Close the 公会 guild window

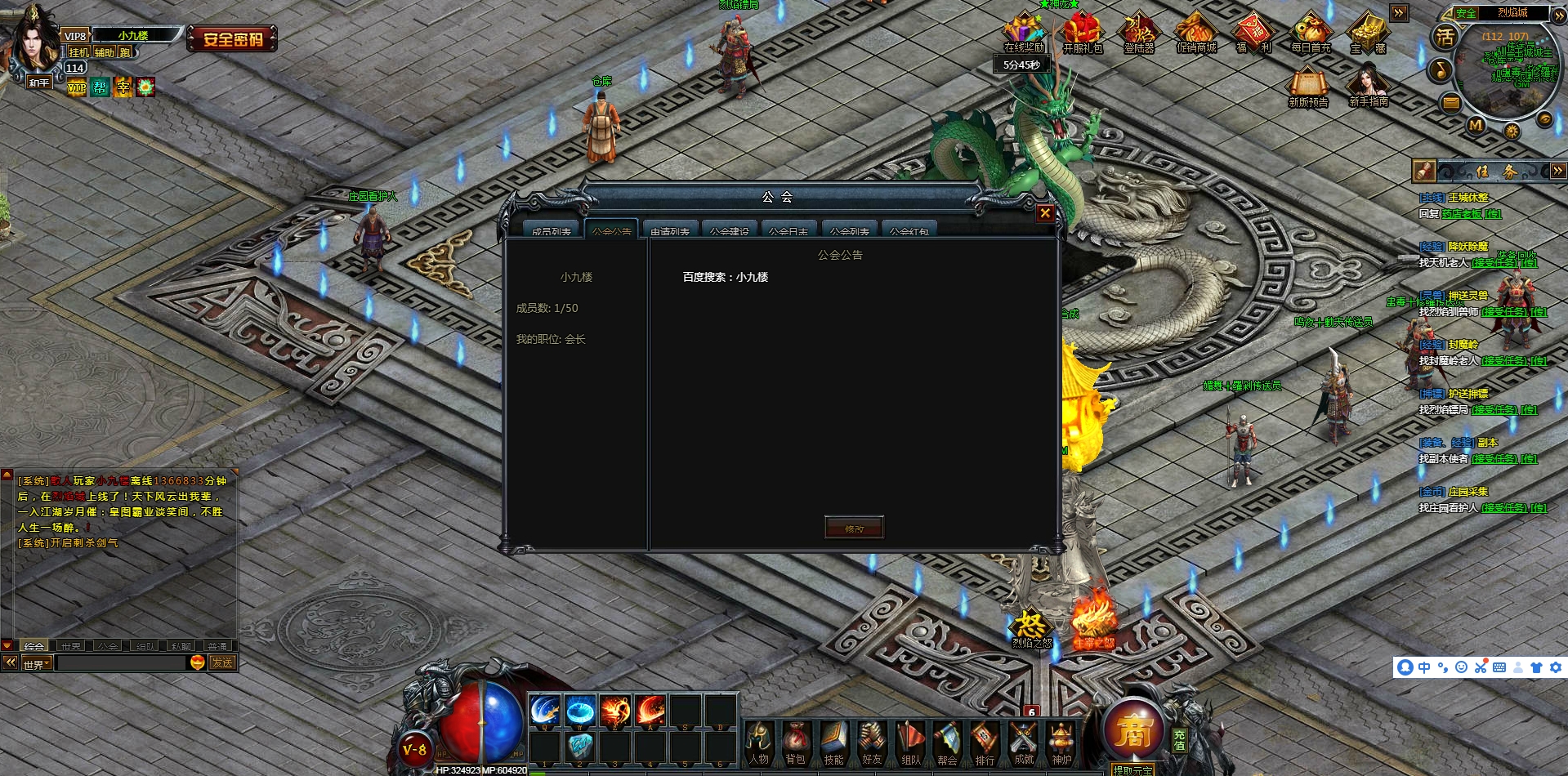tap(1044, 213)
